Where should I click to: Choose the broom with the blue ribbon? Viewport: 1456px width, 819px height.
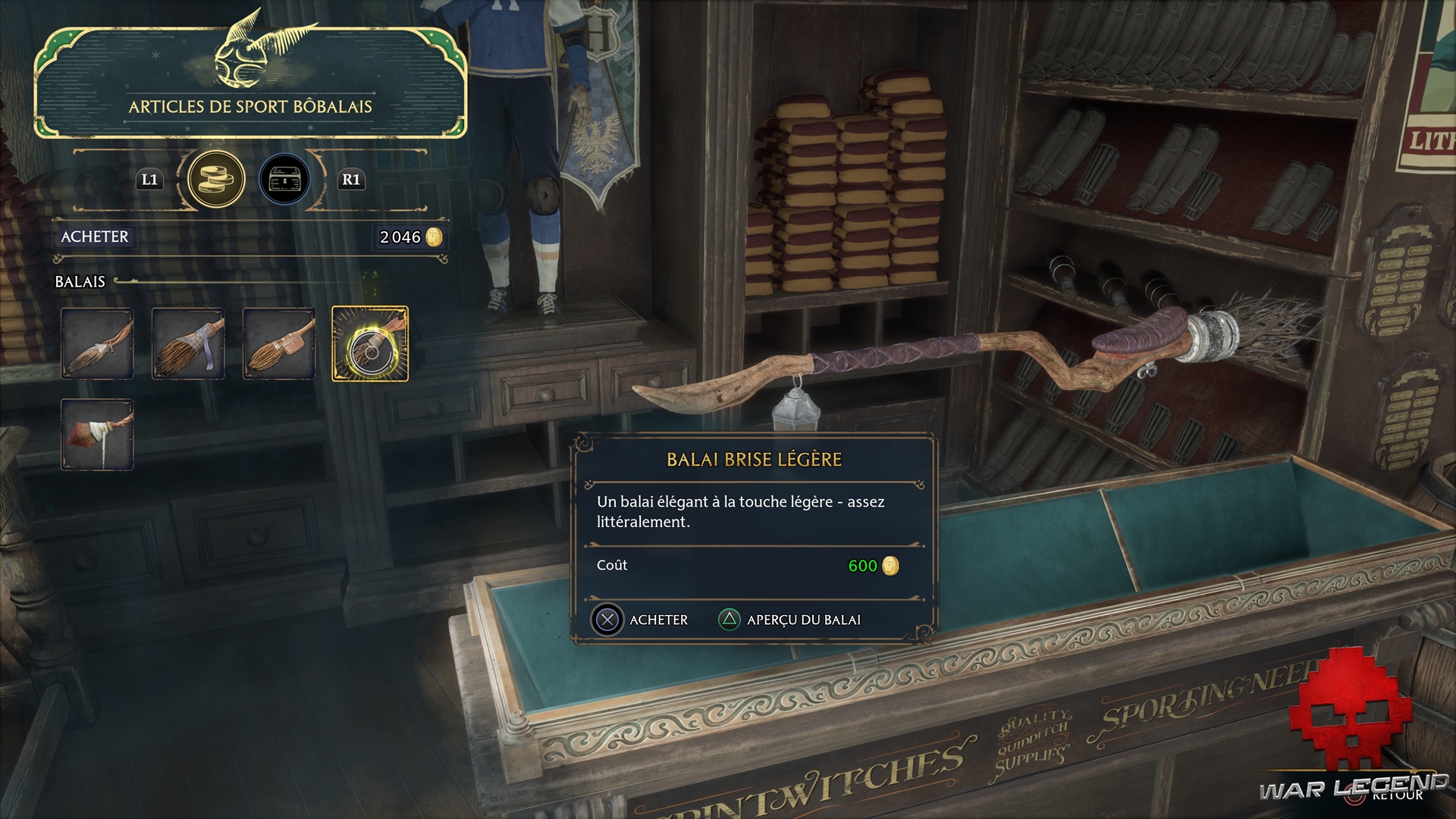click(188, 344)
